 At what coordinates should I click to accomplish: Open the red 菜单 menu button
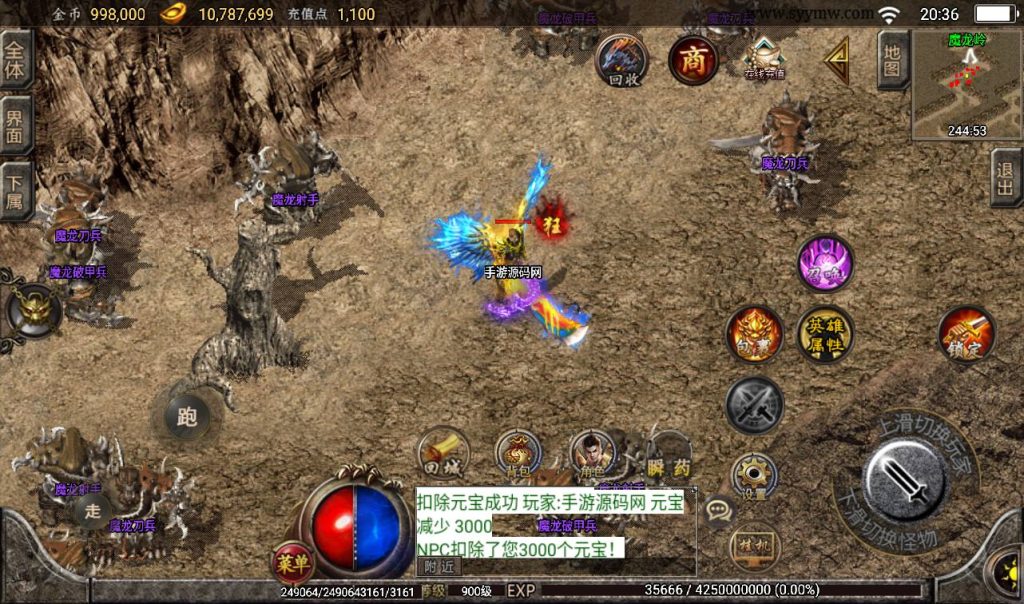click(x=294, y=565)
